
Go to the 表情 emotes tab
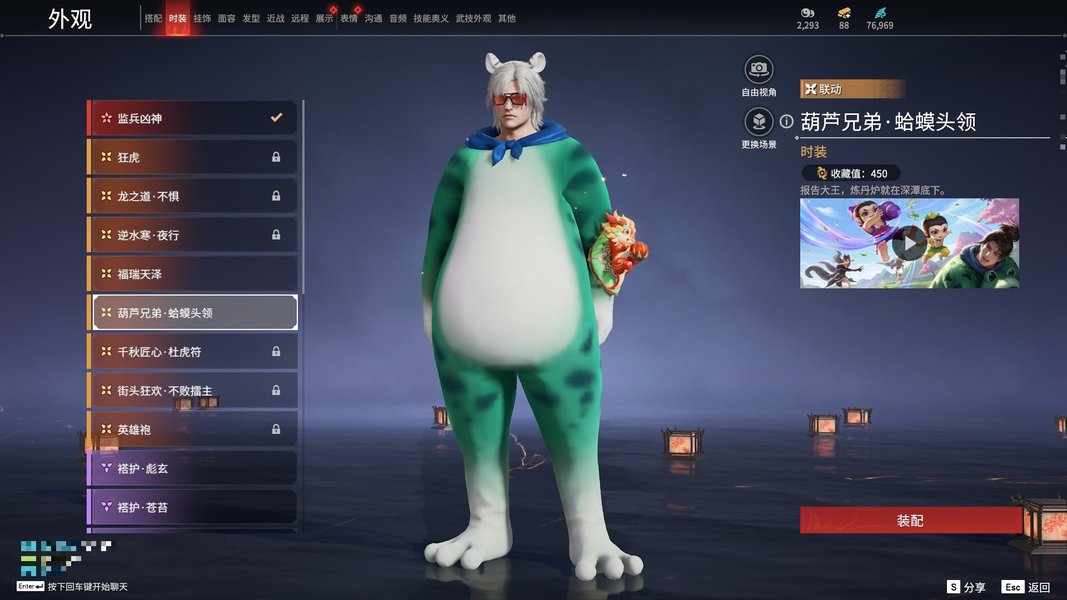coord(349,19)
